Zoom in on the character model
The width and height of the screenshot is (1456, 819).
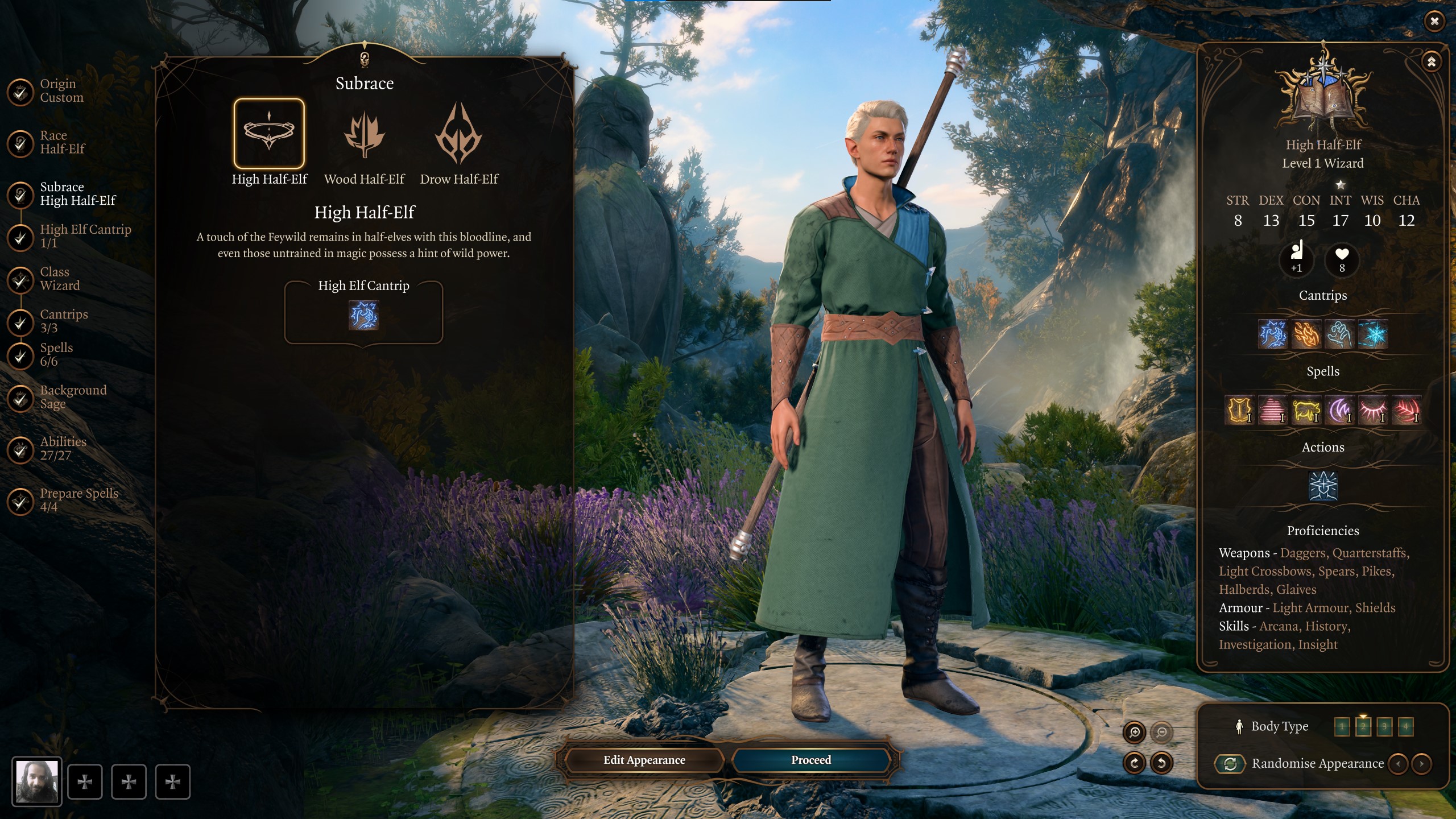[x=1135, y=732]
